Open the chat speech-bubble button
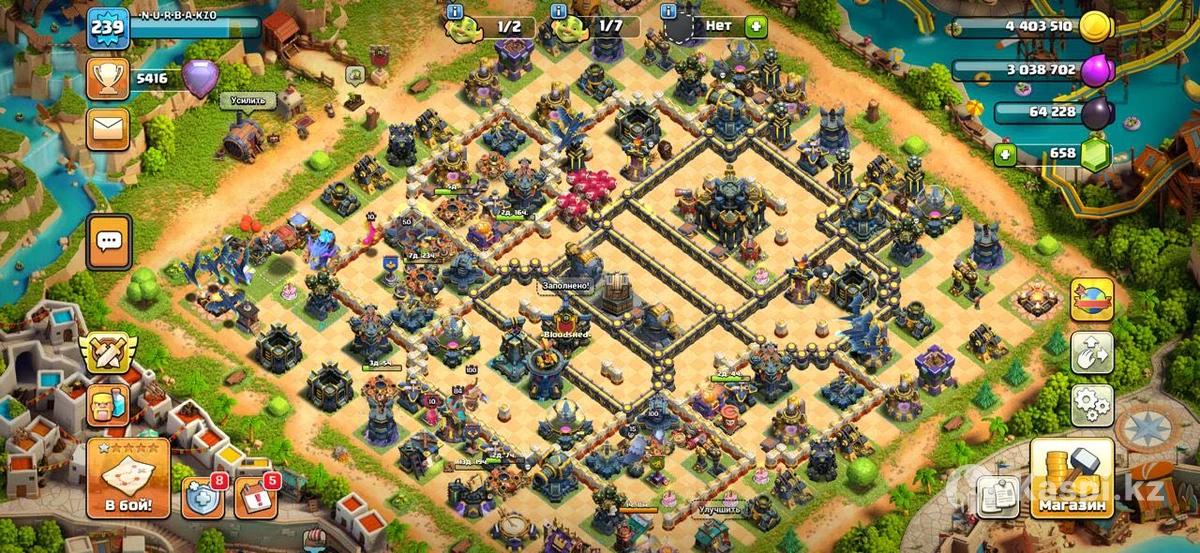Screen dimensions: 1200x553 click(108, 241)
